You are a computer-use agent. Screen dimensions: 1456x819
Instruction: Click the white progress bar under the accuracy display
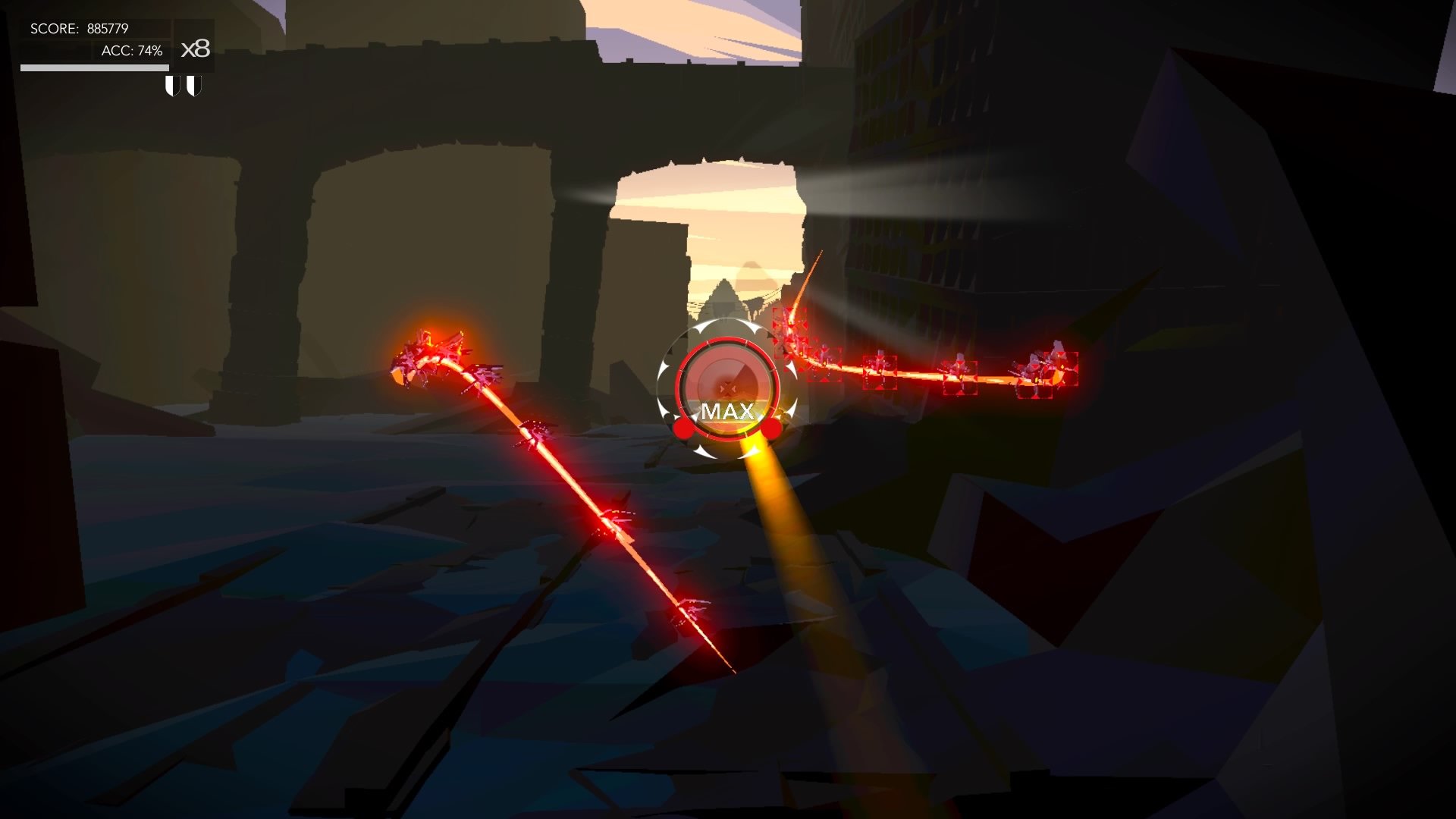coord(95,67)
